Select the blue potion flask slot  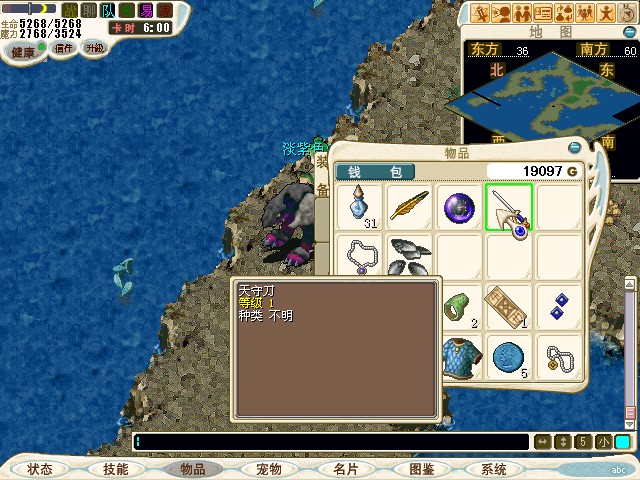pyautogui.click(x=359, y=207)
